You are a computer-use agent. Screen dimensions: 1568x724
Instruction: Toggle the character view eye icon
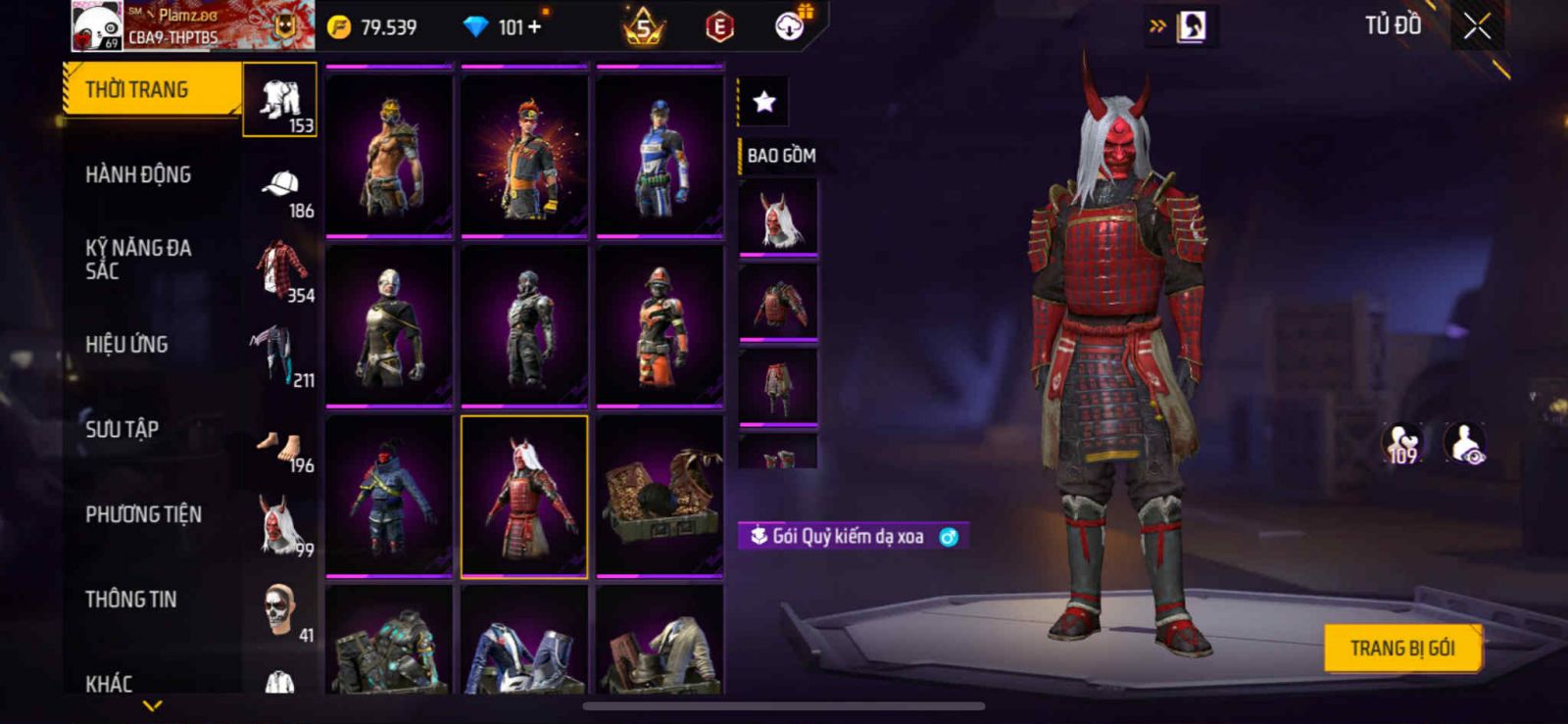[x=1465, y=444]
